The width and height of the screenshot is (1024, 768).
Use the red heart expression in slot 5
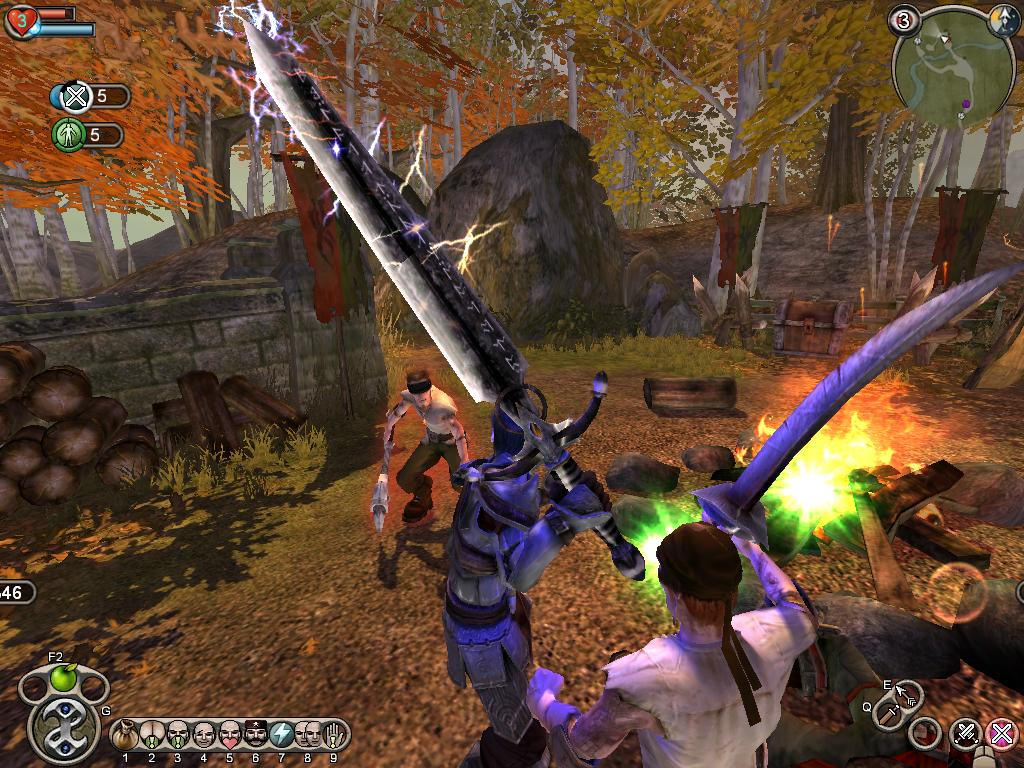pyautogui.click(x=230, y=735)
